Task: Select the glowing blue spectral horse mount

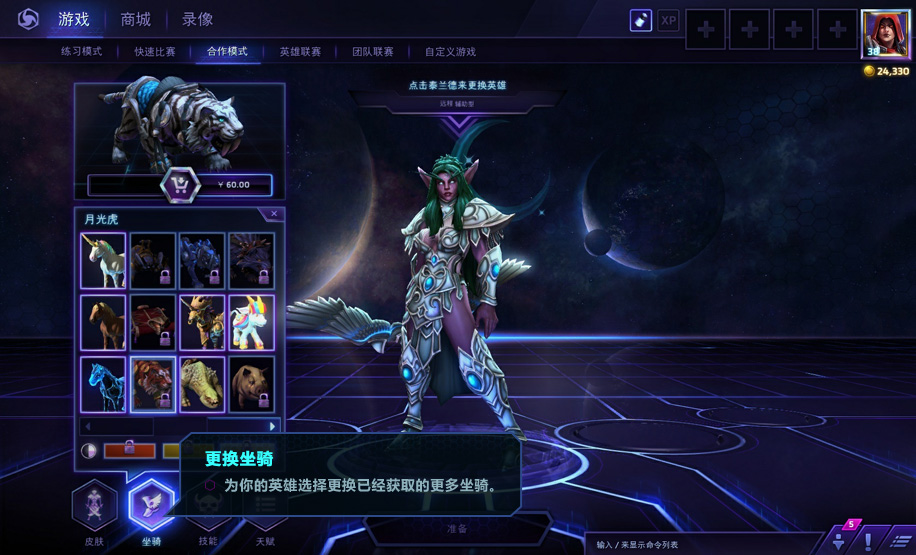Action: (103, 385)
